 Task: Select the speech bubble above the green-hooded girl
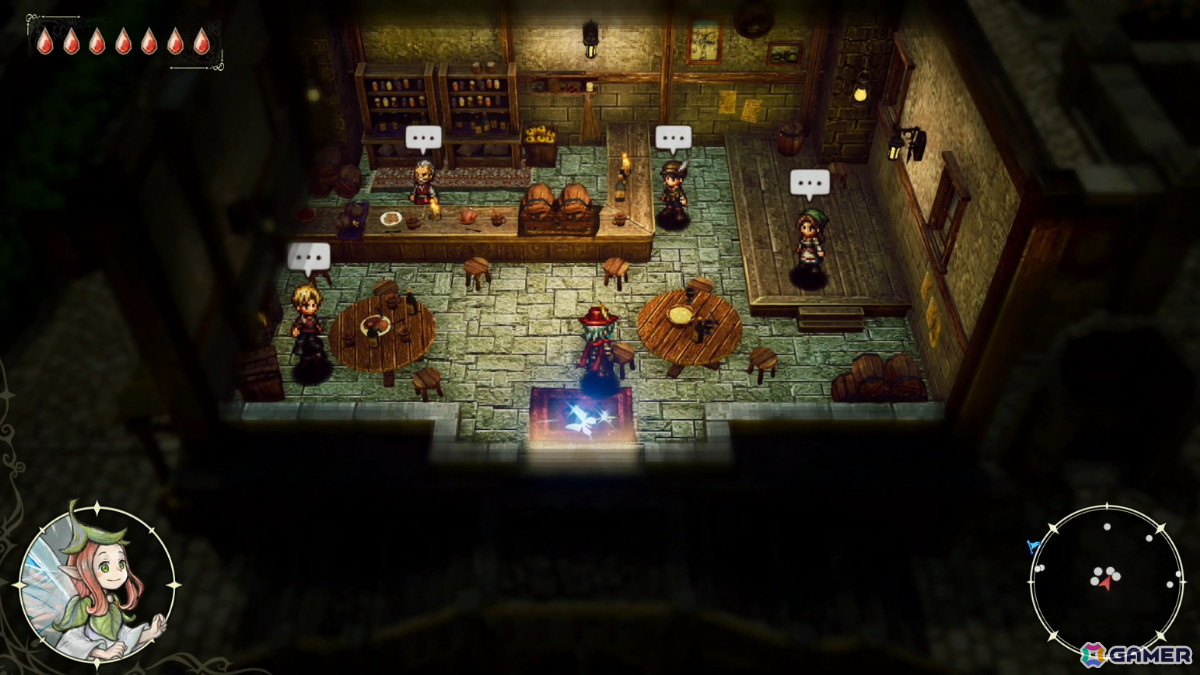[809, 183]
